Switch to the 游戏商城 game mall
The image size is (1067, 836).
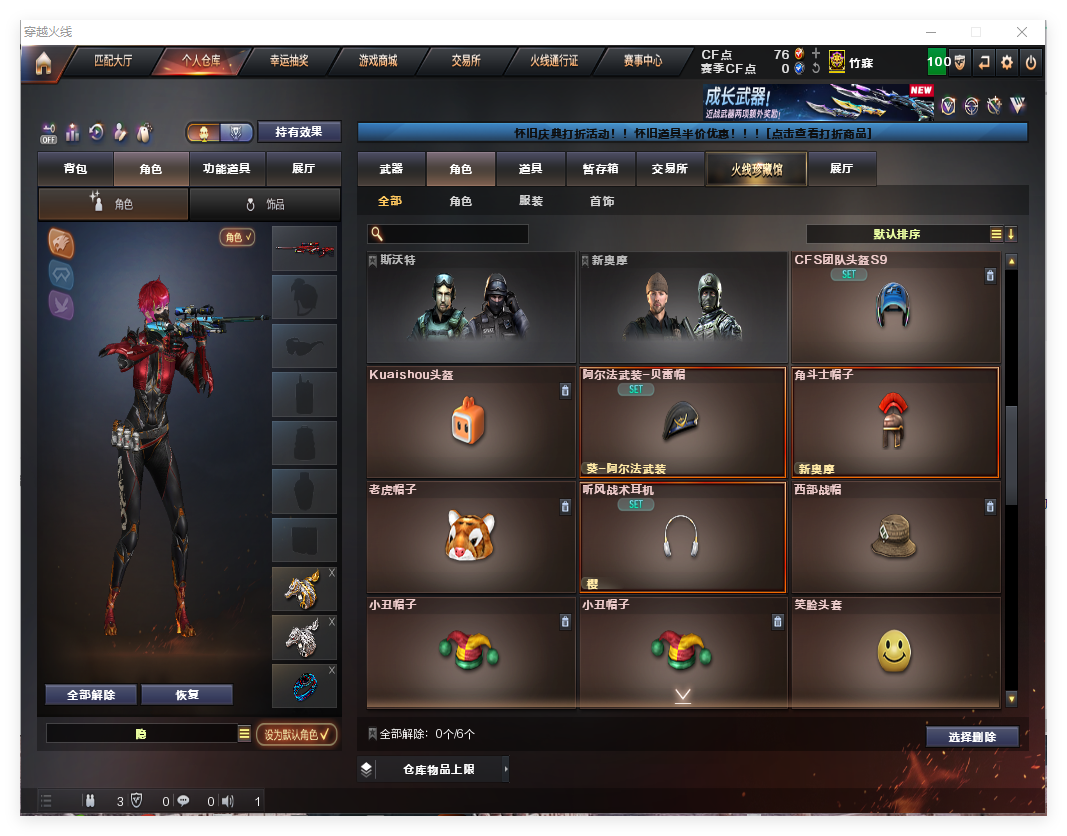pyautogui.click(x=378, y=61)
